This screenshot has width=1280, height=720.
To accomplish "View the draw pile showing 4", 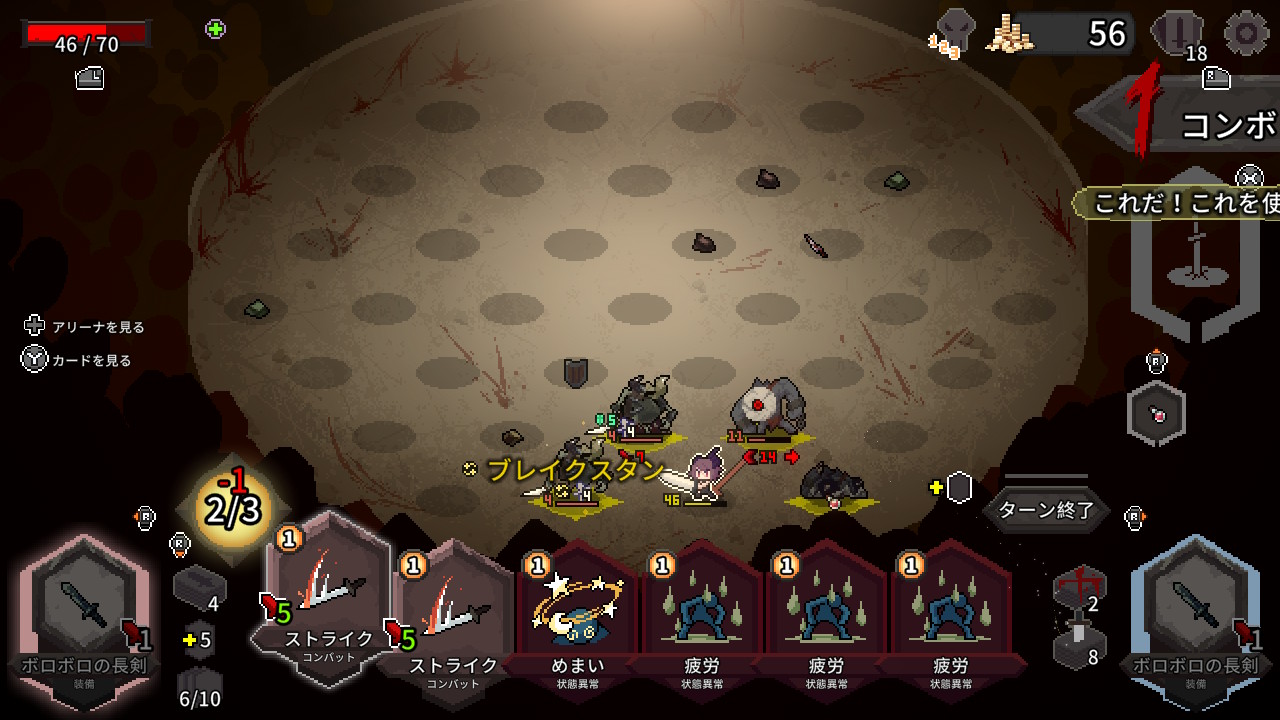I will pos(199,589).
